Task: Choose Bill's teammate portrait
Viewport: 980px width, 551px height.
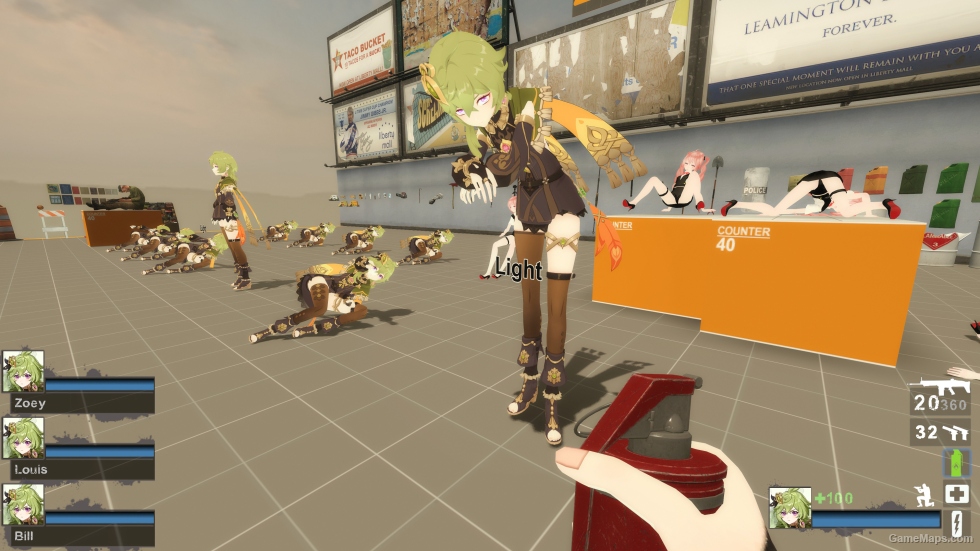Action: pos(22,505)
